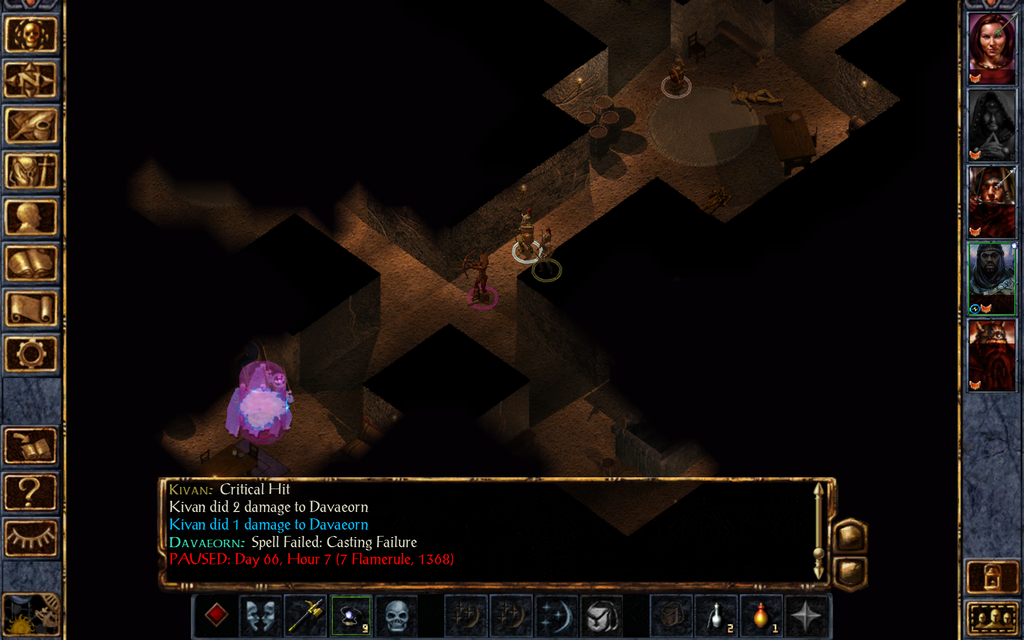Open the inventory screen button
Screen dimensions: 1024x640
31,171
